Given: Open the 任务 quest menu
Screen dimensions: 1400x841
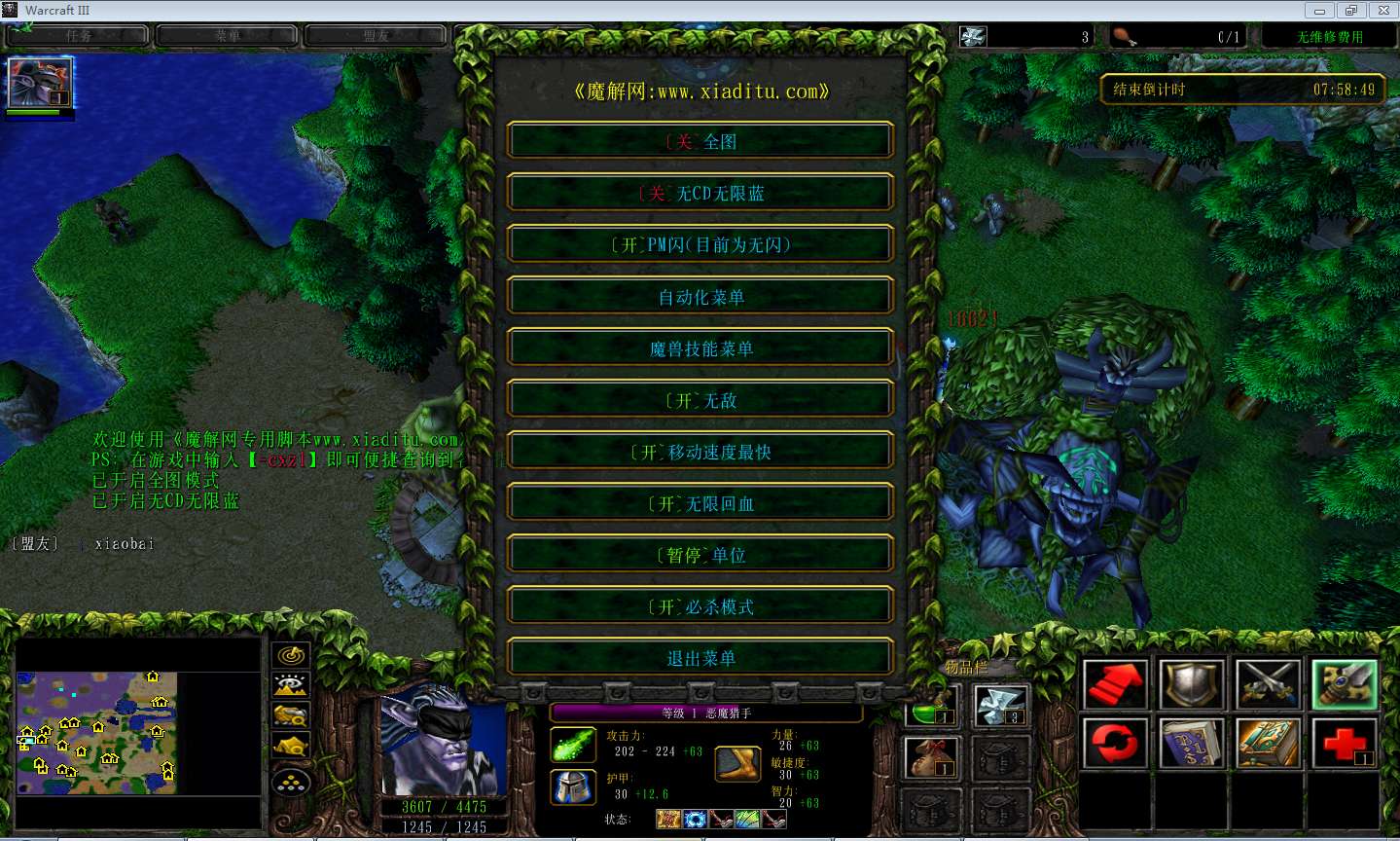Looking at the screenshot, I should click(77, 34).
